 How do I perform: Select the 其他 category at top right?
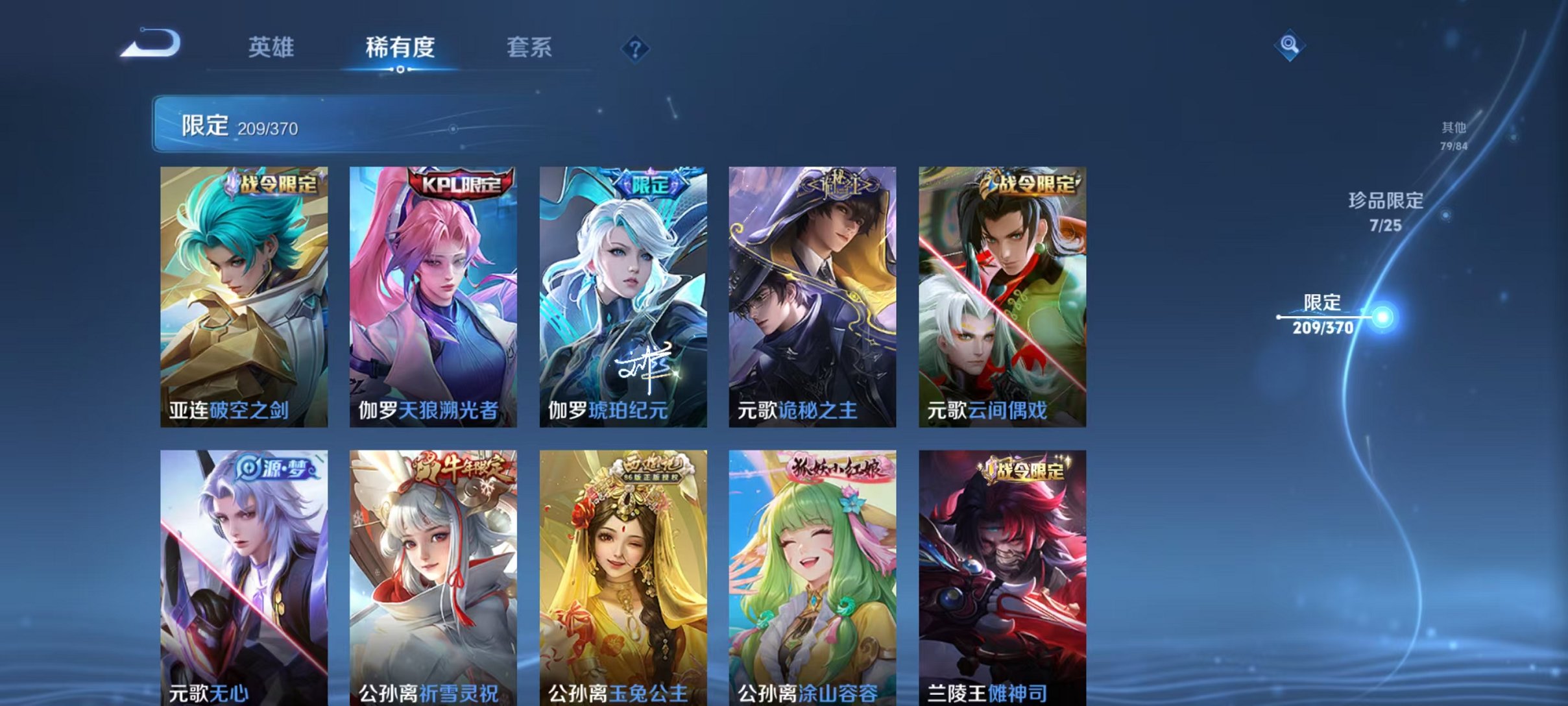click(1453, 135)
